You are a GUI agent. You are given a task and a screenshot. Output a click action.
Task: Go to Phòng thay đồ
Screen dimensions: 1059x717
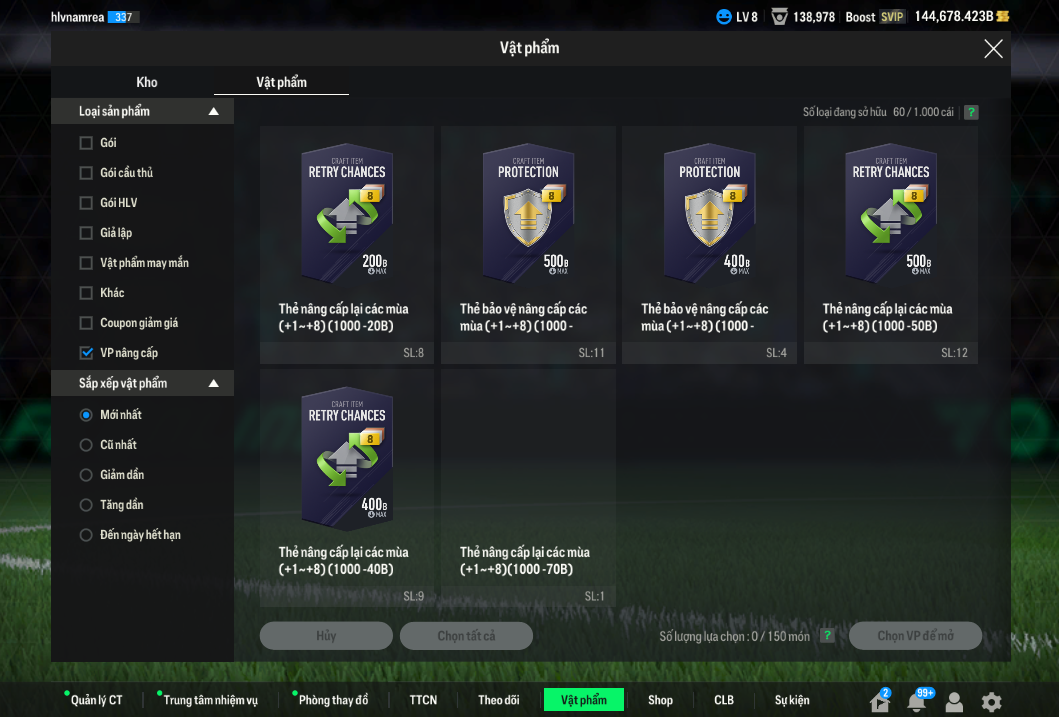pyautogui.click(x=333, y=700)
